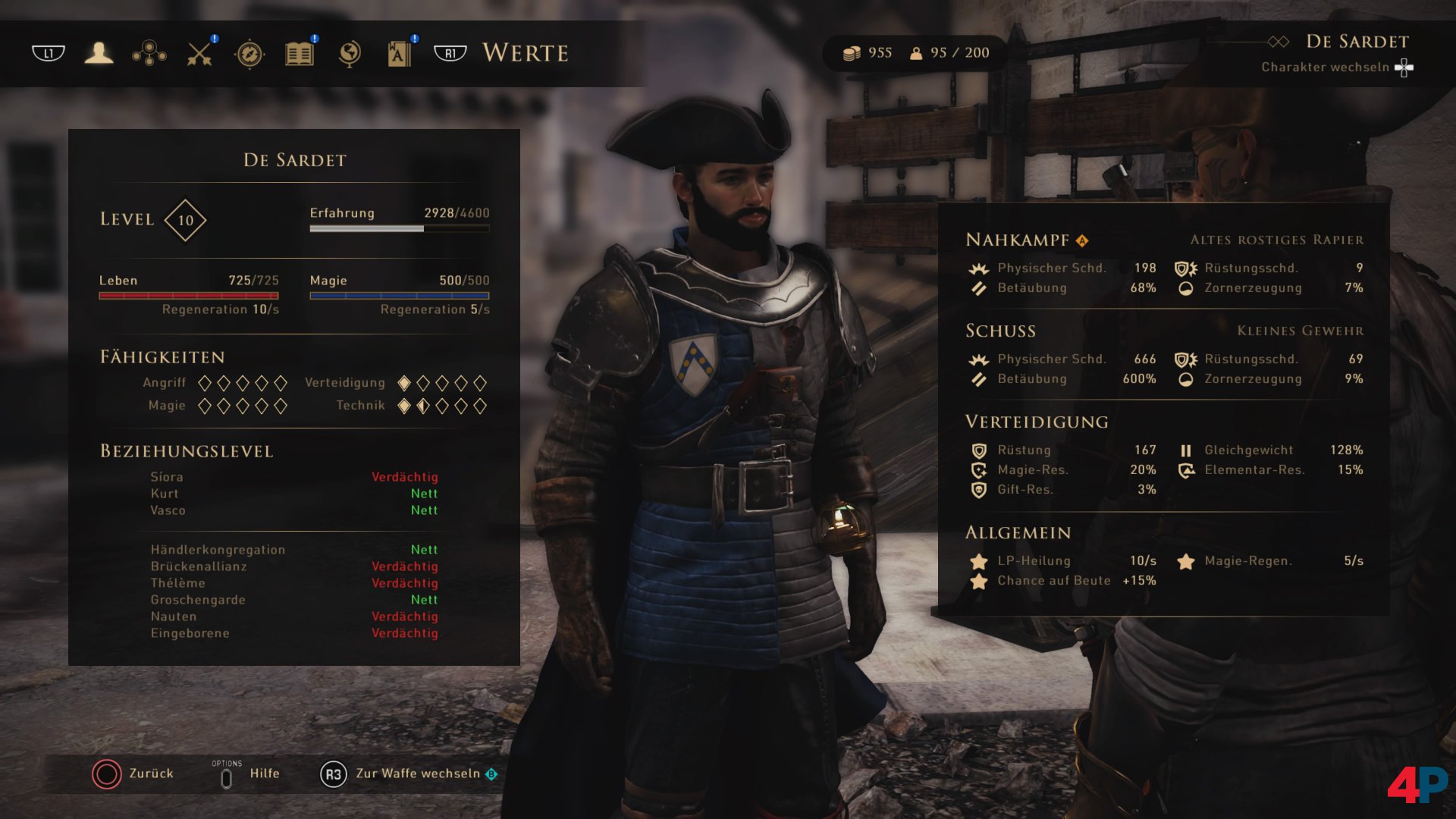Image resolution: width=1456 pixels, height=819 pixels.
Task: Select Zur Waffe wechseln
Action: click(409, 773)
